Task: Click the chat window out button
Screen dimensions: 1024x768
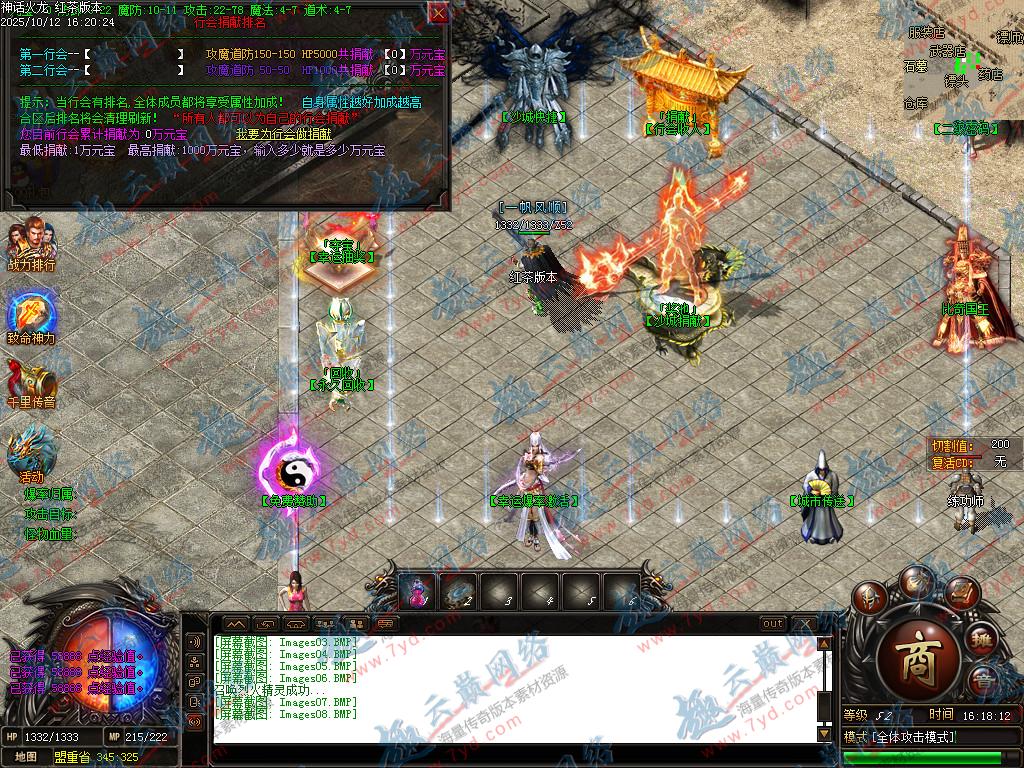Action: coord(772,623)
